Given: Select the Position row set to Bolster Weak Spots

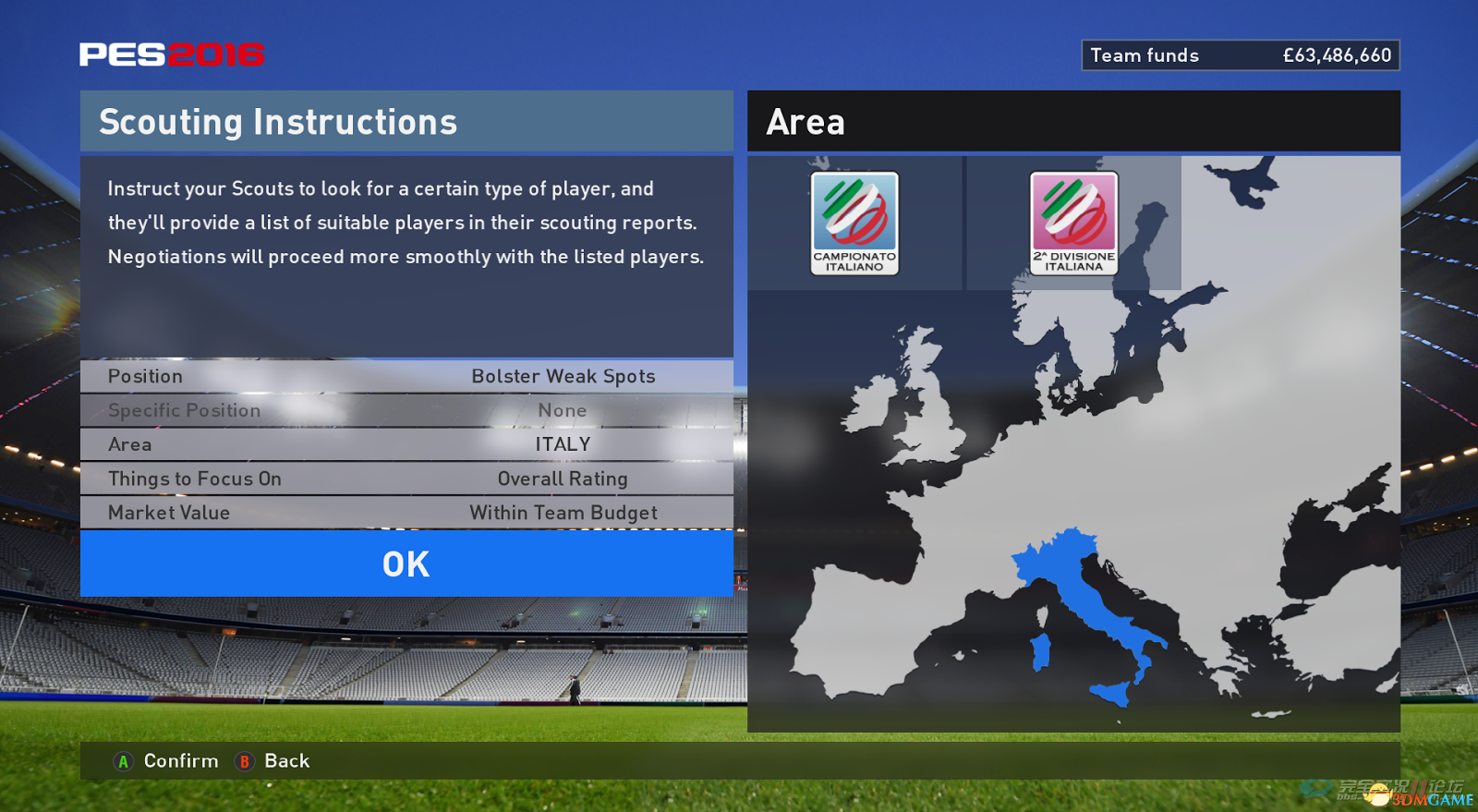Looking at the screenshot, I should pyautogui.click(x=406, y=376).
